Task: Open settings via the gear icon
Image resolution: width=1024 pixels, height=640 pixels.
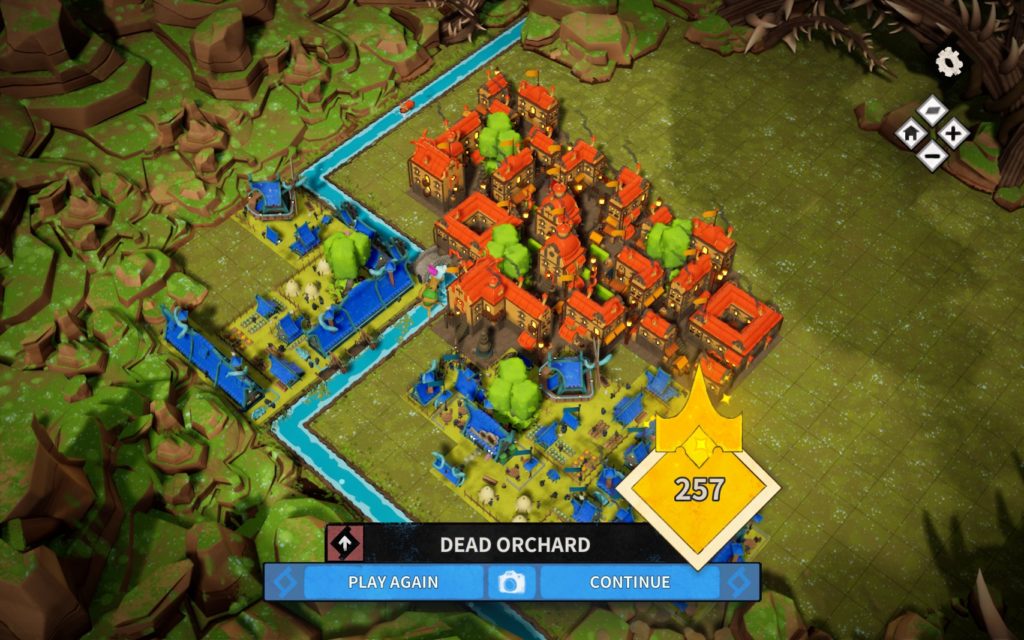Action: 949,63
